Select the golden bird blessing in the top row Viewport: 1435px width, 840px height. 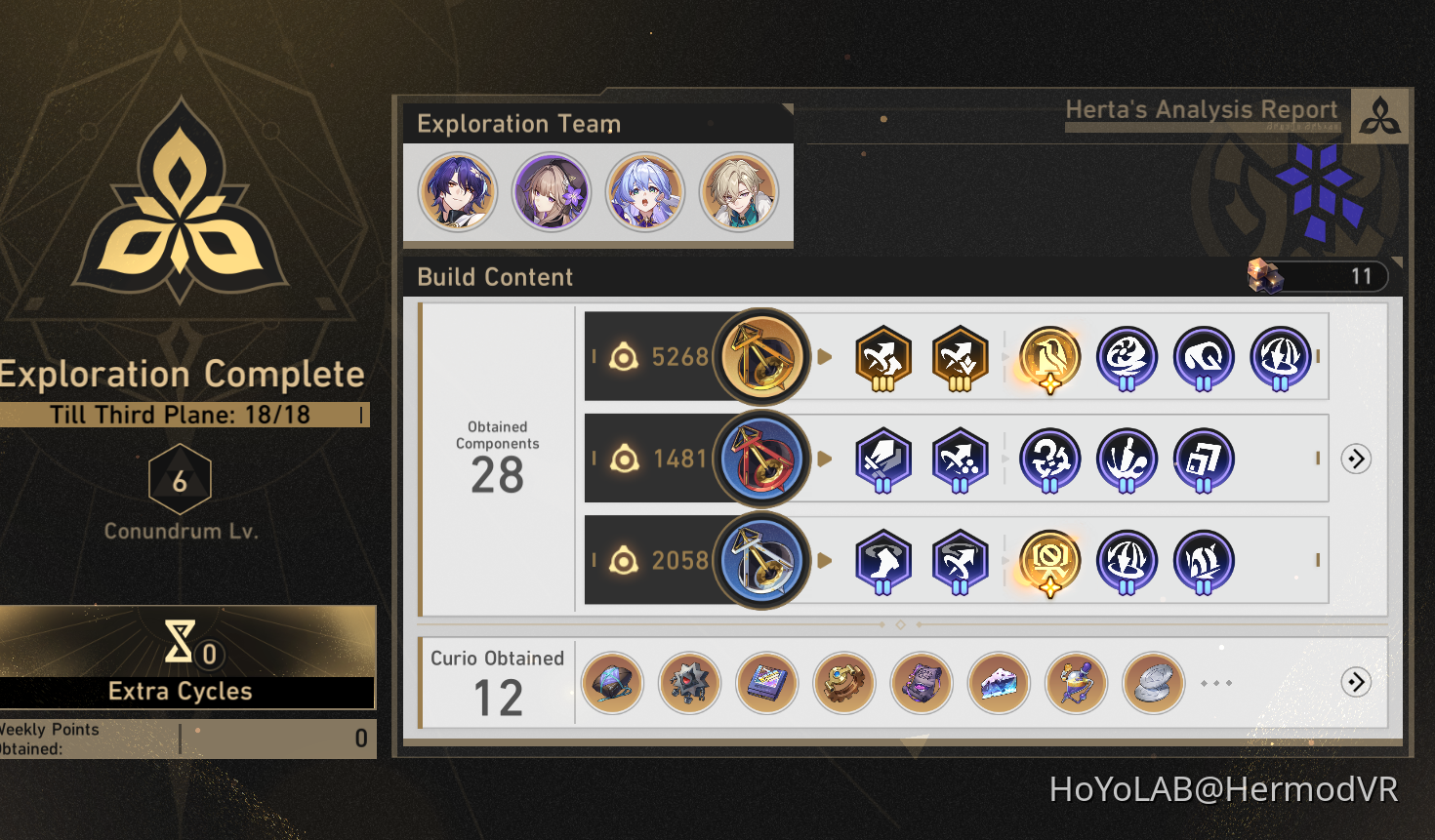point(1049,357)
